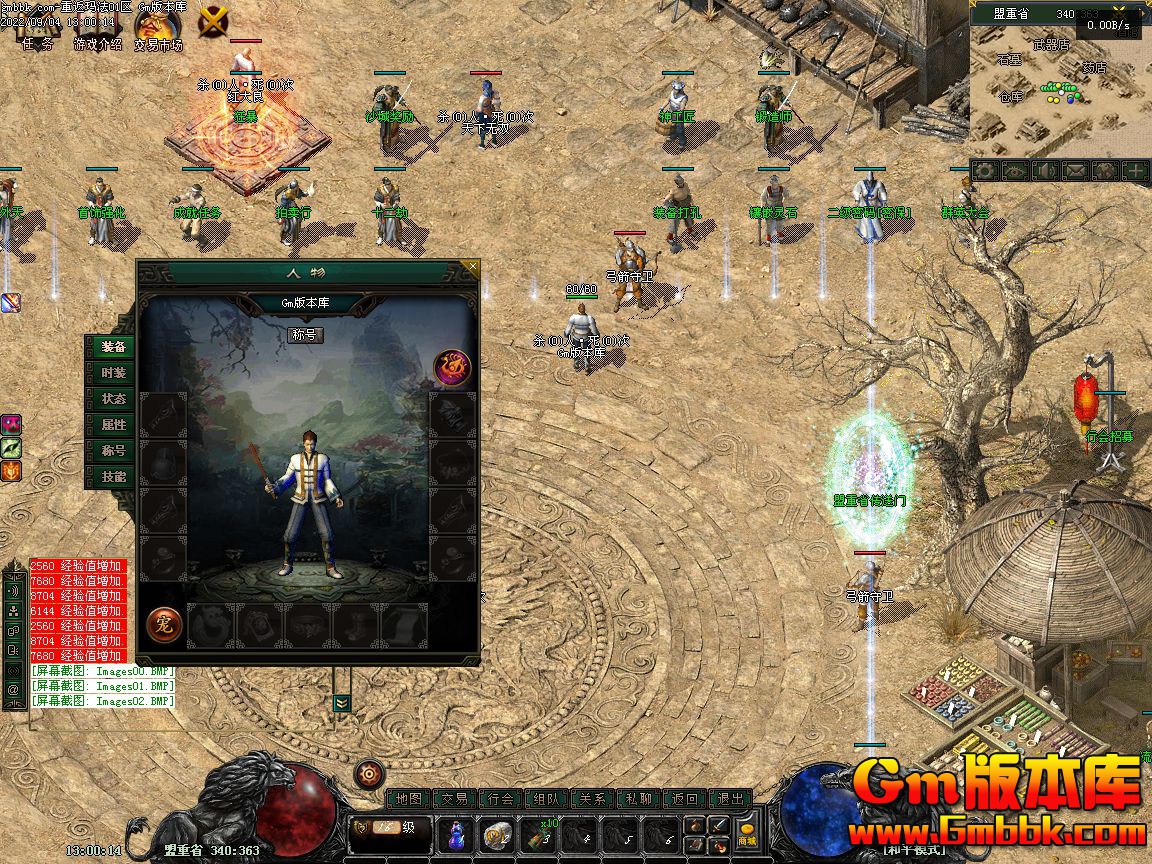The image size is (1152, 864).
Task: Choose the 组队 team button
Action: pyautogui.click(x=547, y=799)
